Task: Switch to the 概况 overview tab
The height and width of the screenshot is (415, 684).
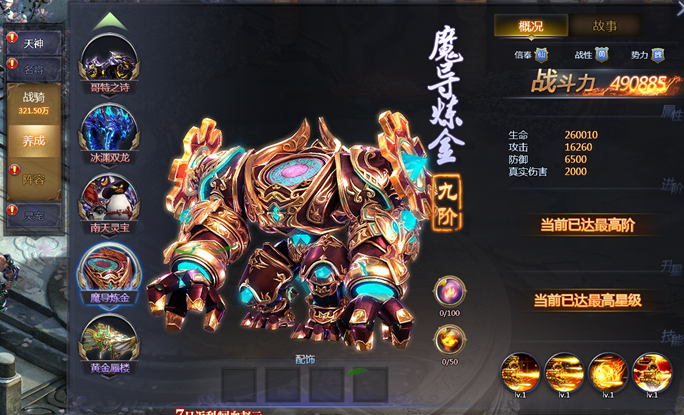Action: (x=530, y=26)
